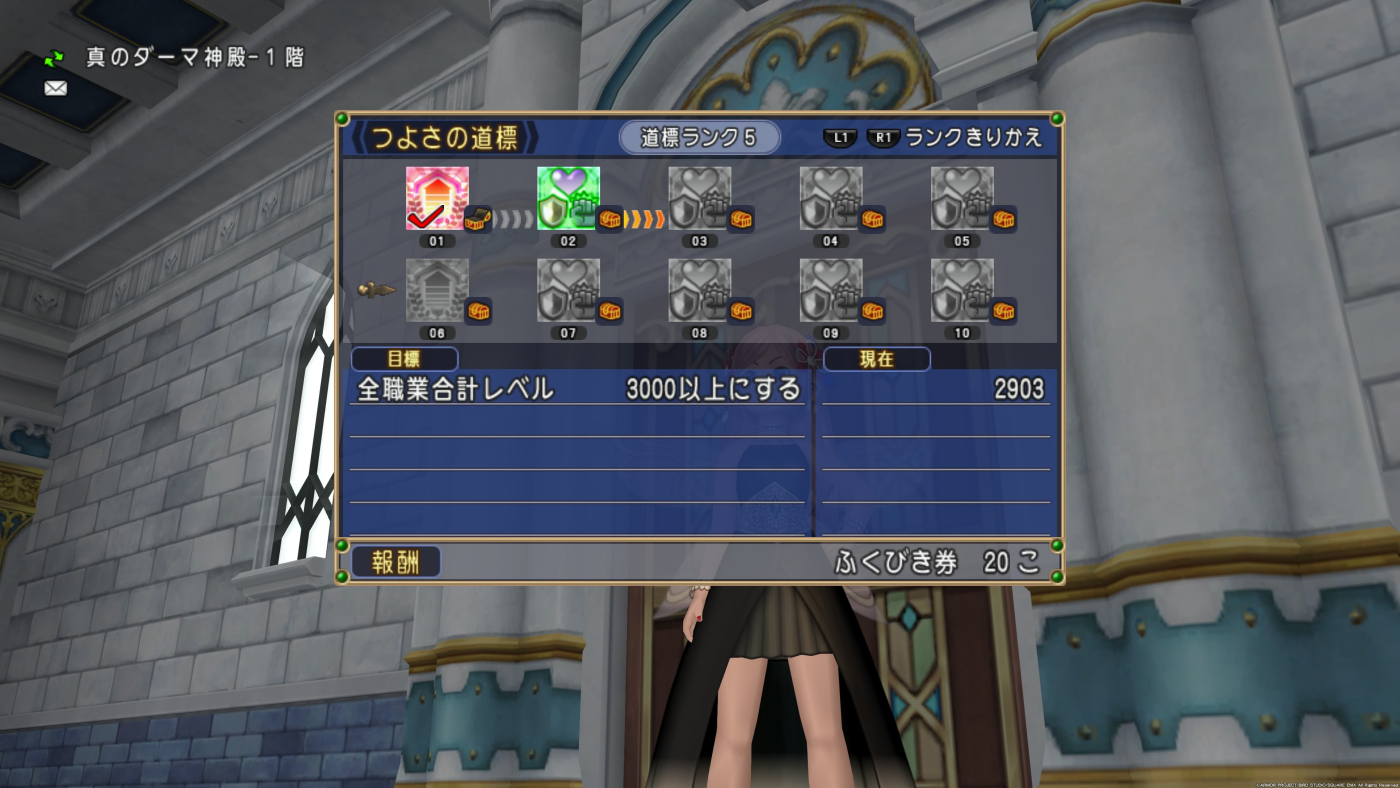
Task: Click treasure chest beside milestone 01
Action: [x=478, y=218]
